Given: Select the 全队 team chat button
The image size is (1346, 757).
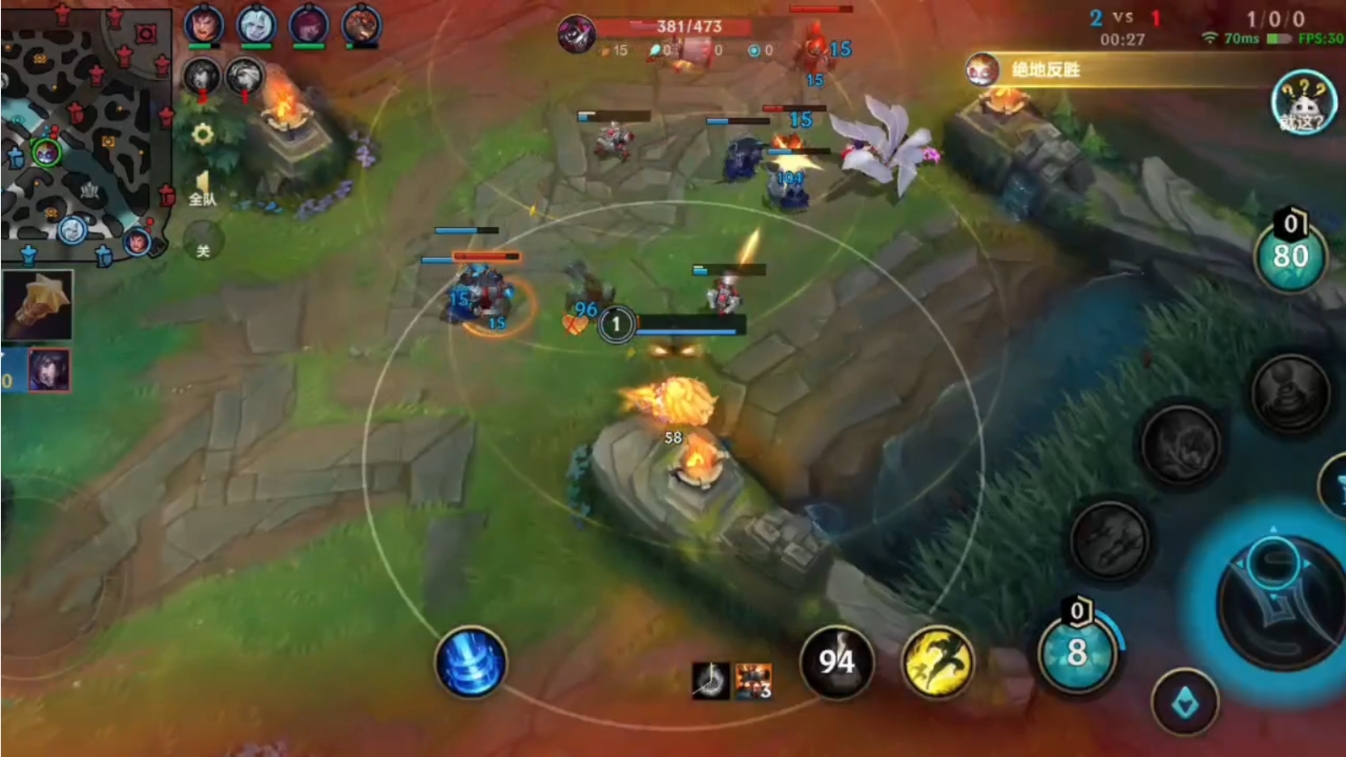Looking at the screenshot, I should click(203, 189).
